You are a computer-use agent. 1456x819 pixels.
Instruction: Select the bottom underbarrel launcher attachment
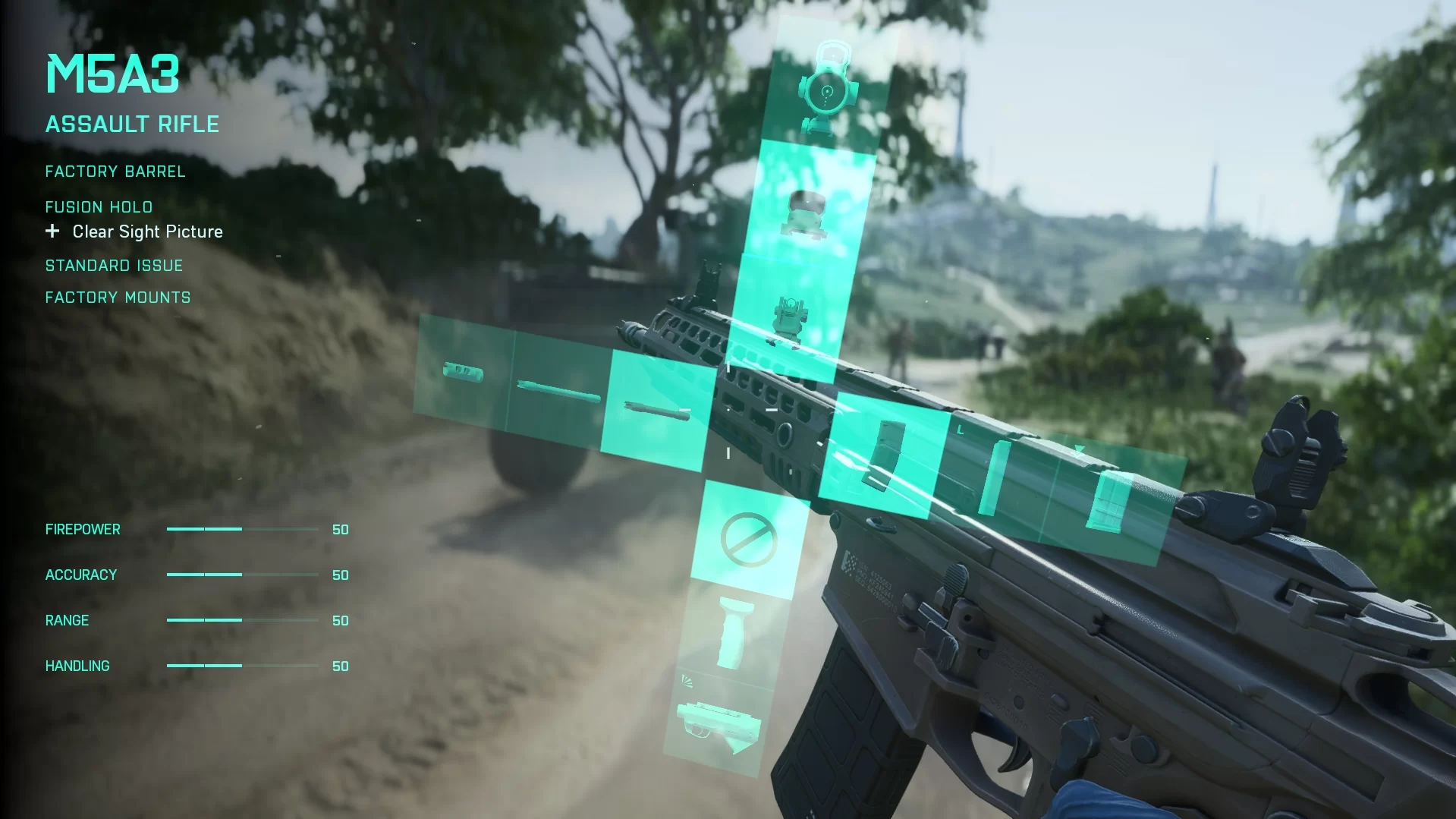(x=718, y=725)
